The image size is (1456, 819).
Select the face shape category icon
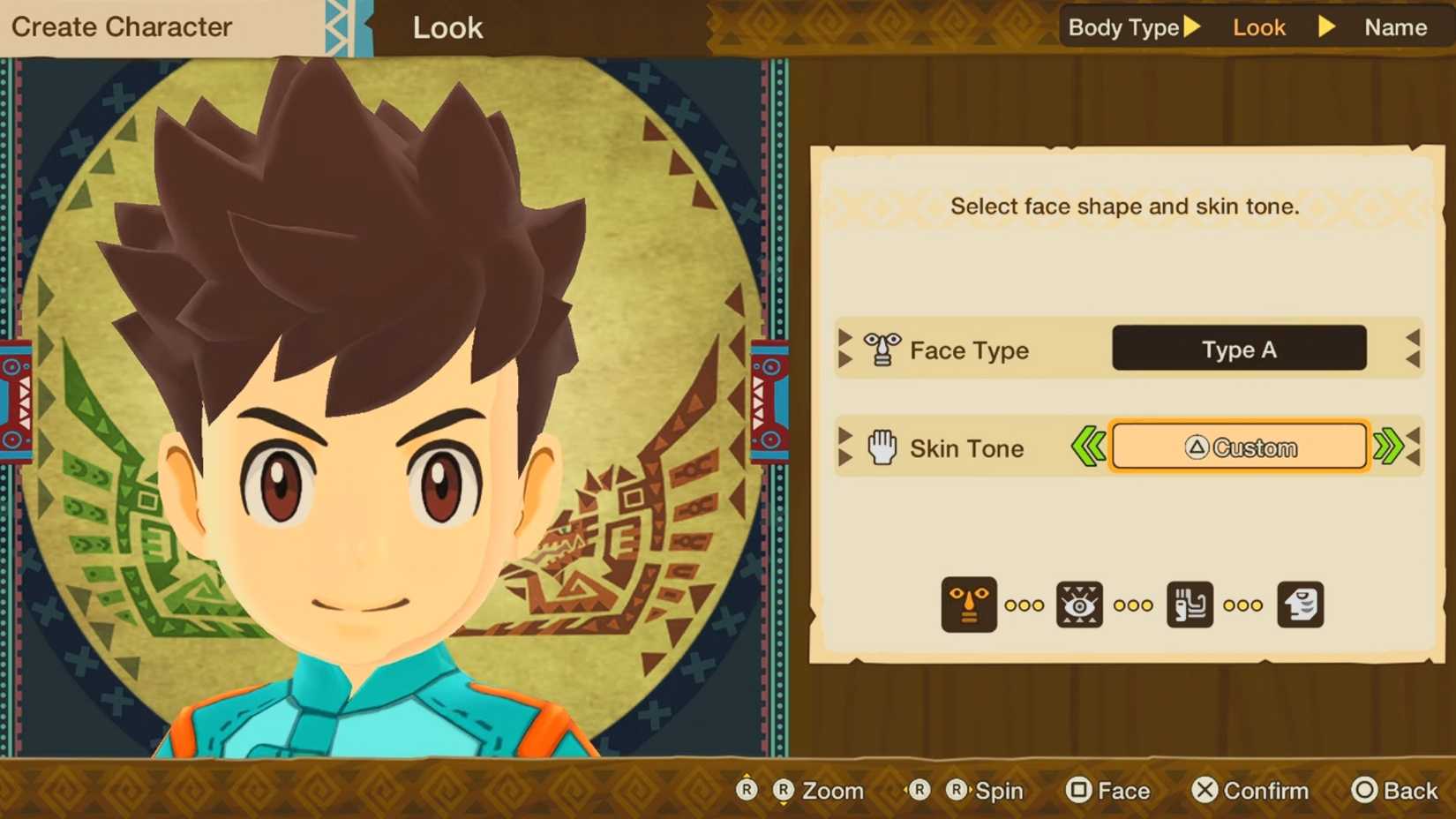point(969,605)
